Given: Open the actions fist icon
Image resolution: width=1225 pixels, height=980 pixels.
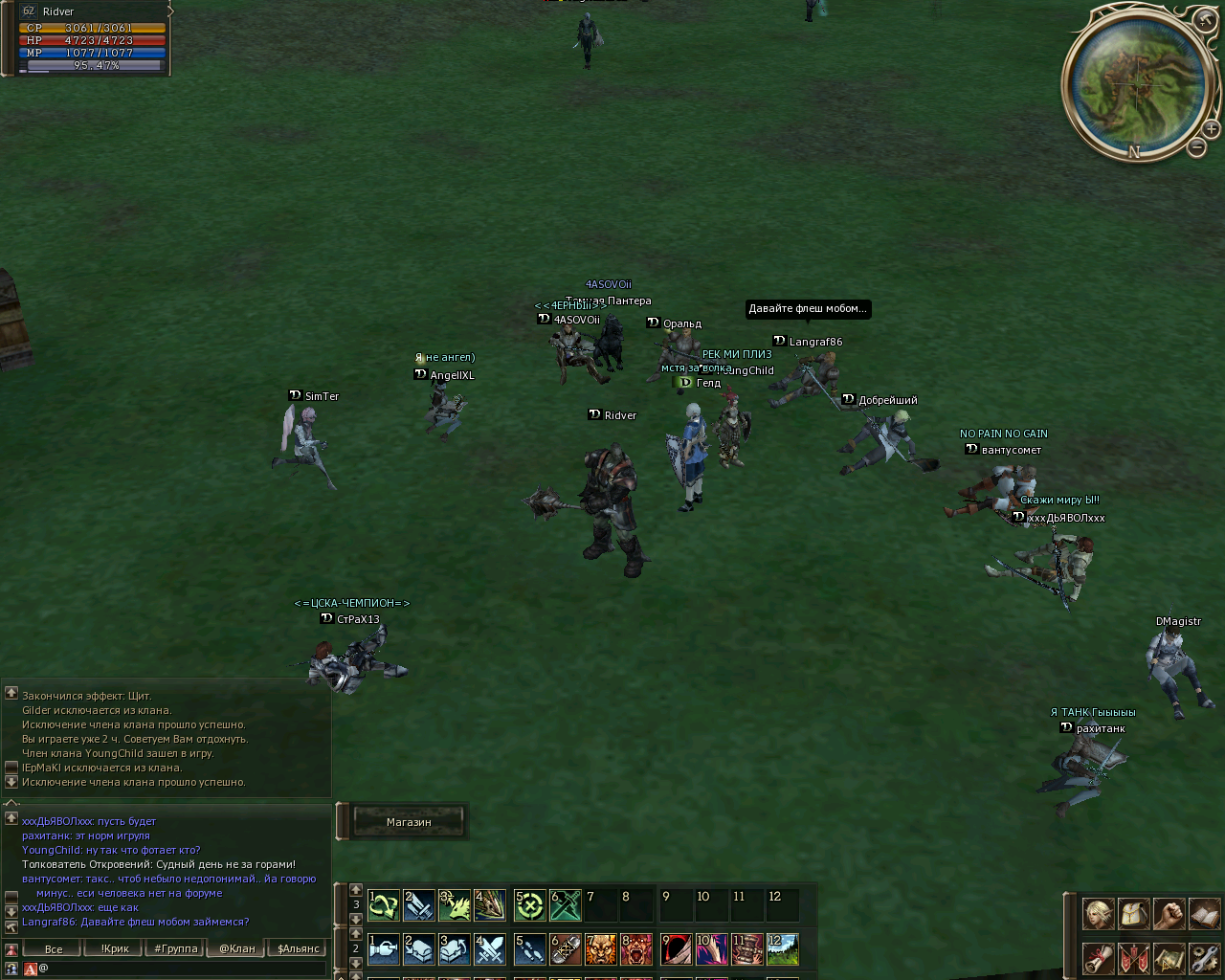Looking at the screenshot, I should point(1169,914).
